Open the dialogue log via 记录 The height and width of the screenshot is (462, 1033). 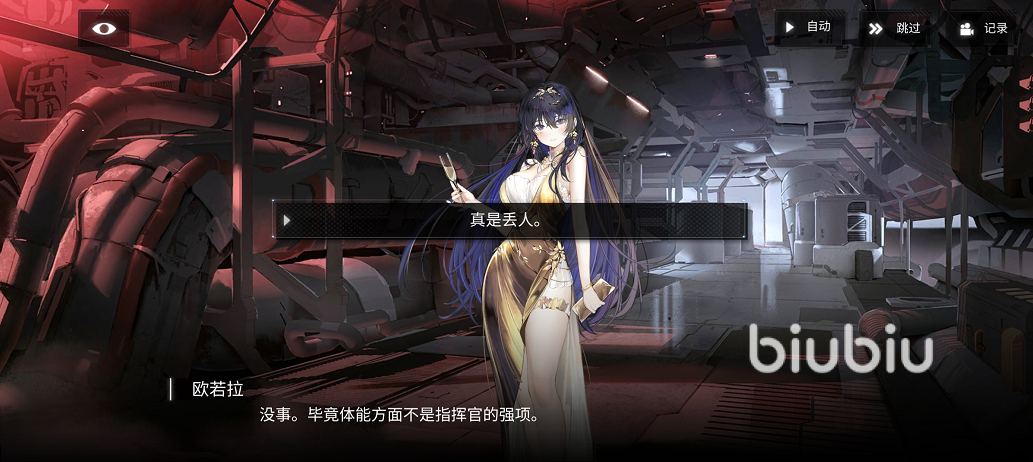pyautogui.click(x=983, y=28)
